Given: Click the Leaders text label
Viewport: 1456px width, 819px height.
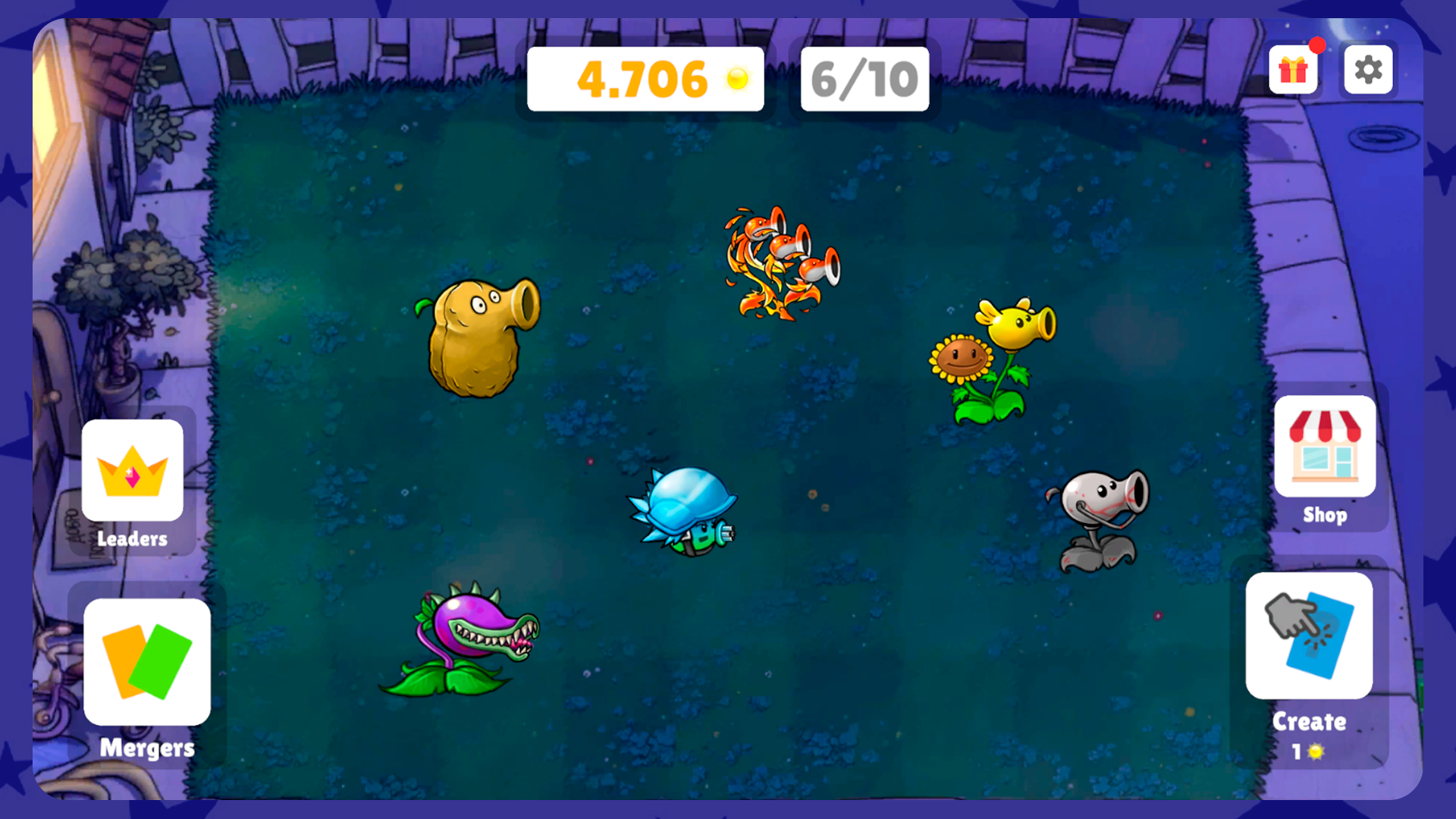Looking at the screenshot, I should [133, 538].
